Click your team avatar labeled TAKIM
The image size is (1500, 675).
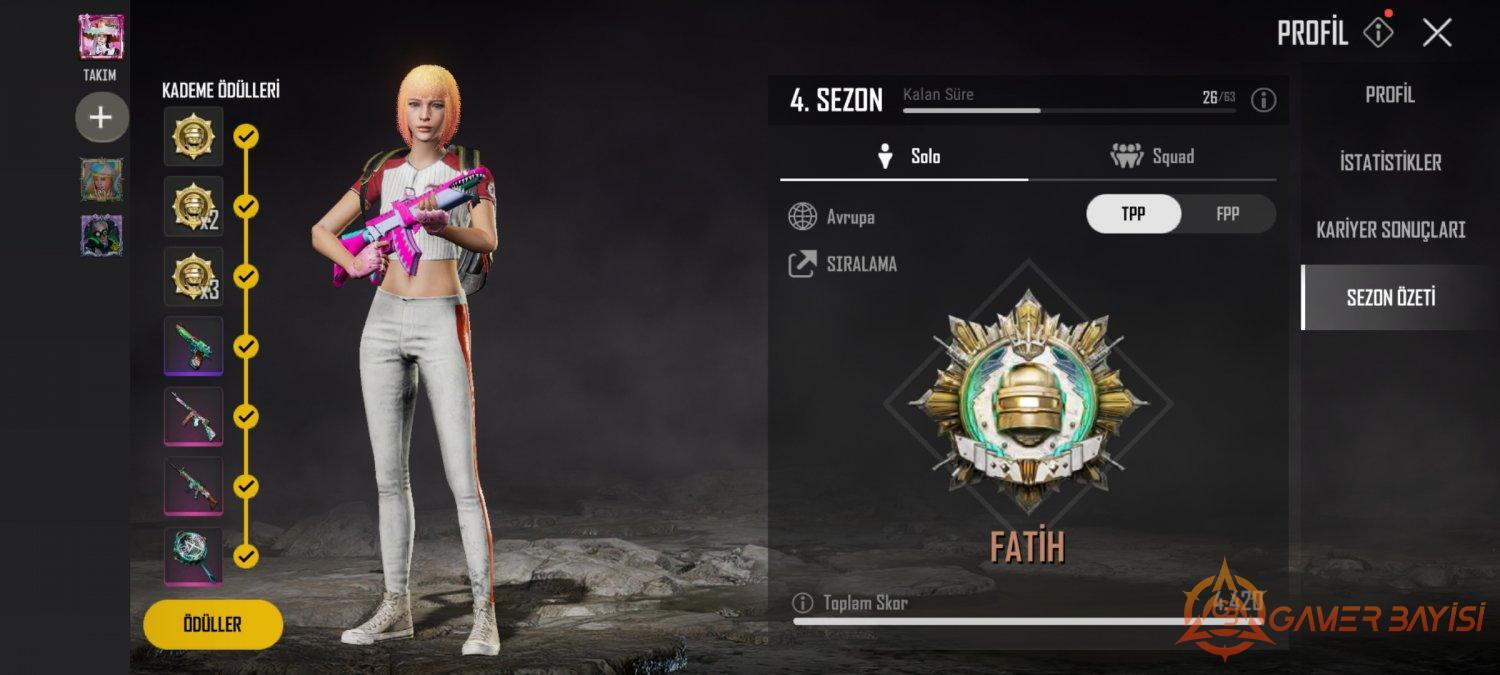(x=101, y=38)
